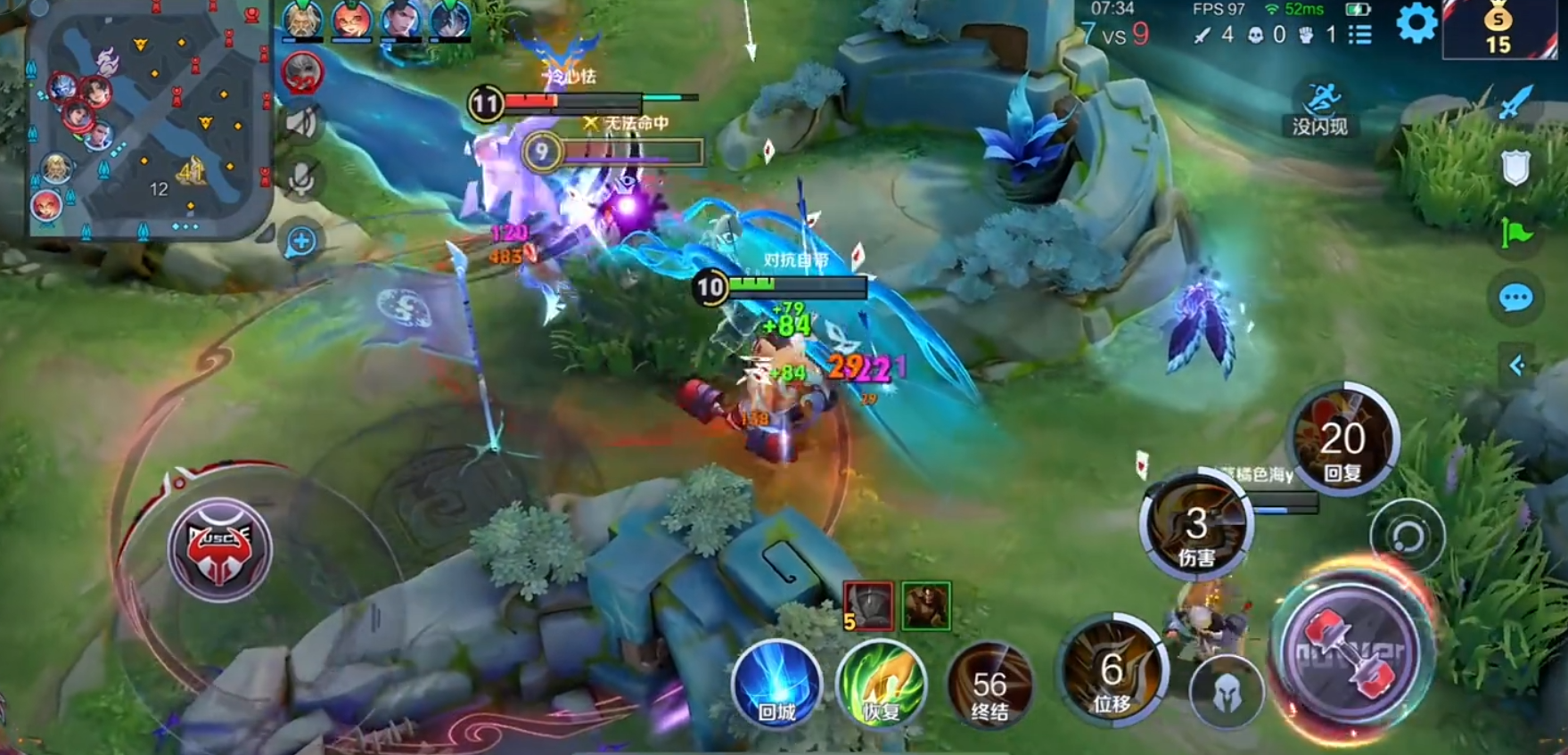The width and height of the screenshot is (1568, 755).
Task: Trigger the 位移 dash skill
Action: click(x=1112, y=670)
